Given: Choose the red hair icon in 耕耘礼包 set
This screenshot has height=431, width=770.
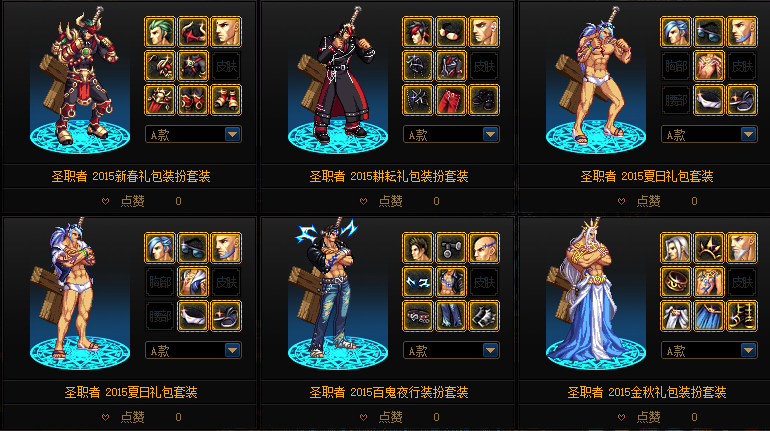Looking at the screenshot, I should (418, 32).
